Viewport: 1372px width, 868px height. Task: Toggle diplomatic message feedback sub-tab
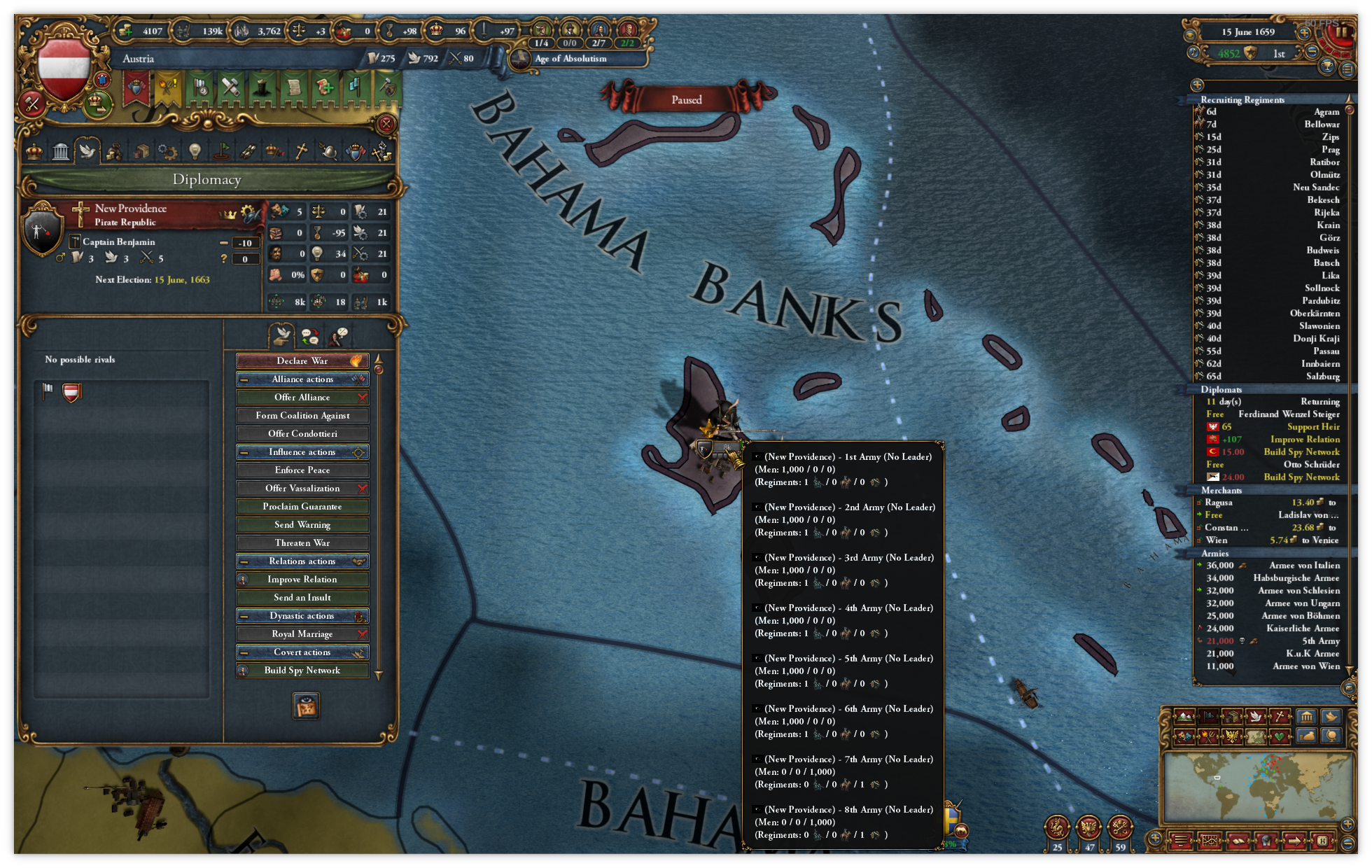point(311,335)
